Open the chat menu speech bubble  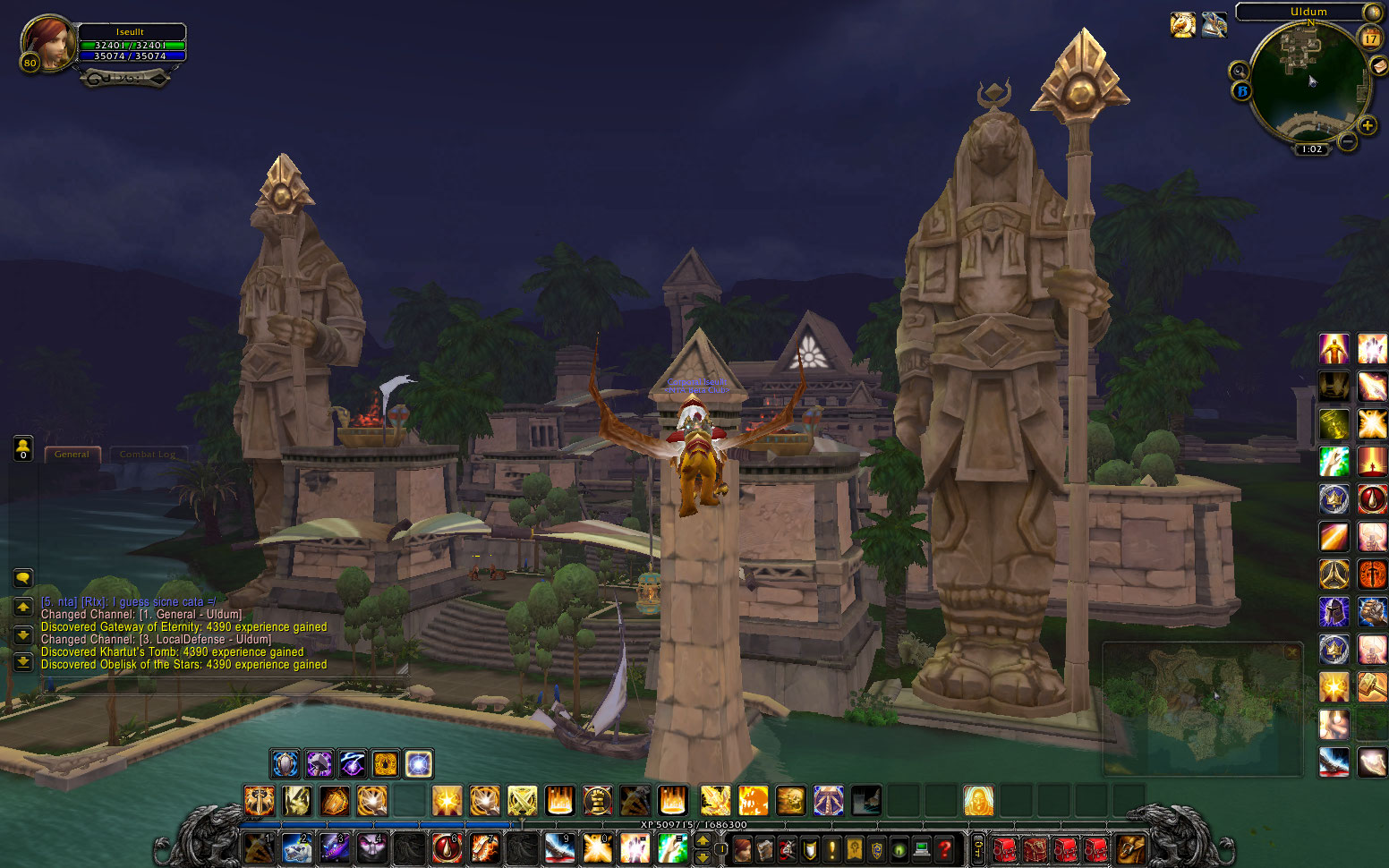pyautogui.click(x=22, y=577)
